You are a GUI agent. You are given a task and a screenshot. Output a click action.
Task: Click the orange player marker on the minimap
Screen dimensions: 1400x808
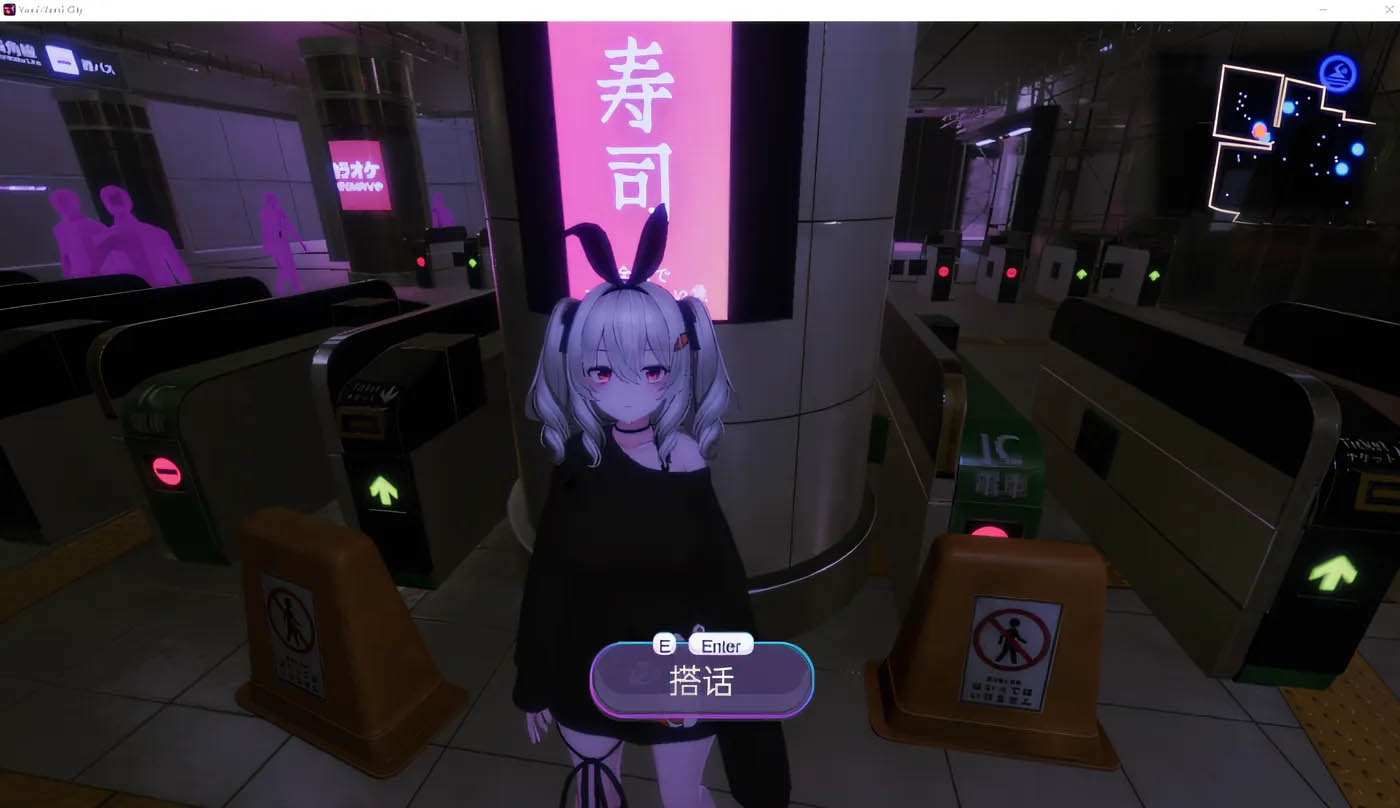click(1262, 128)
